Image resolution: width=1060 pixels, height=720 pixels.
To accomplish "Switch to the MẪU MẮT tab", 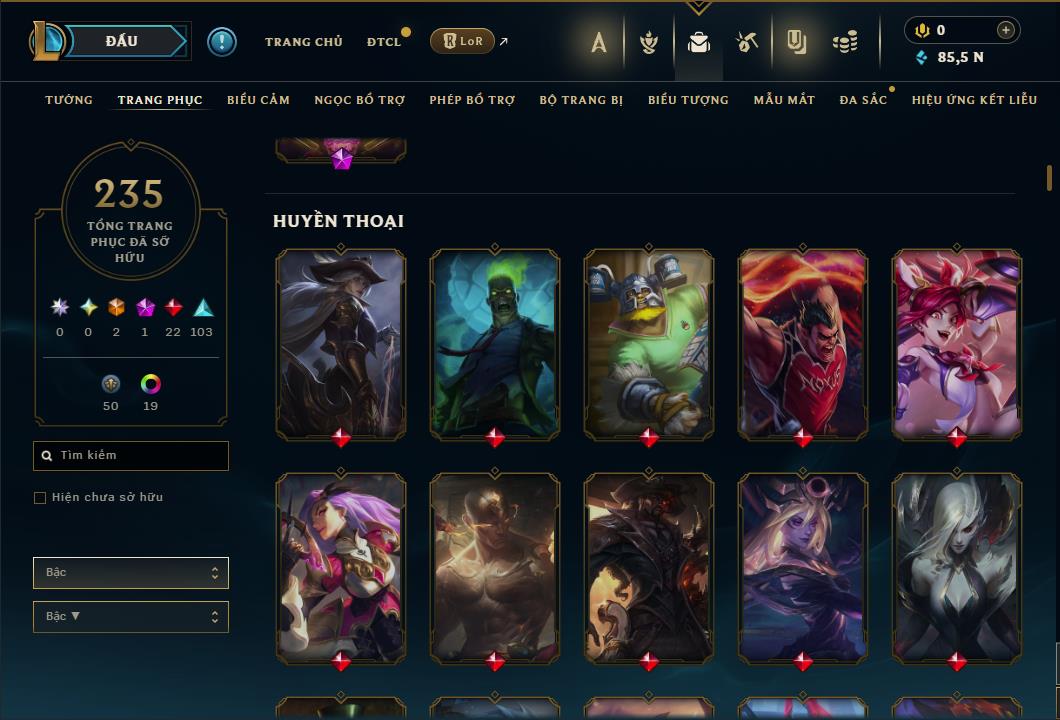I will (x=784, y=100).
